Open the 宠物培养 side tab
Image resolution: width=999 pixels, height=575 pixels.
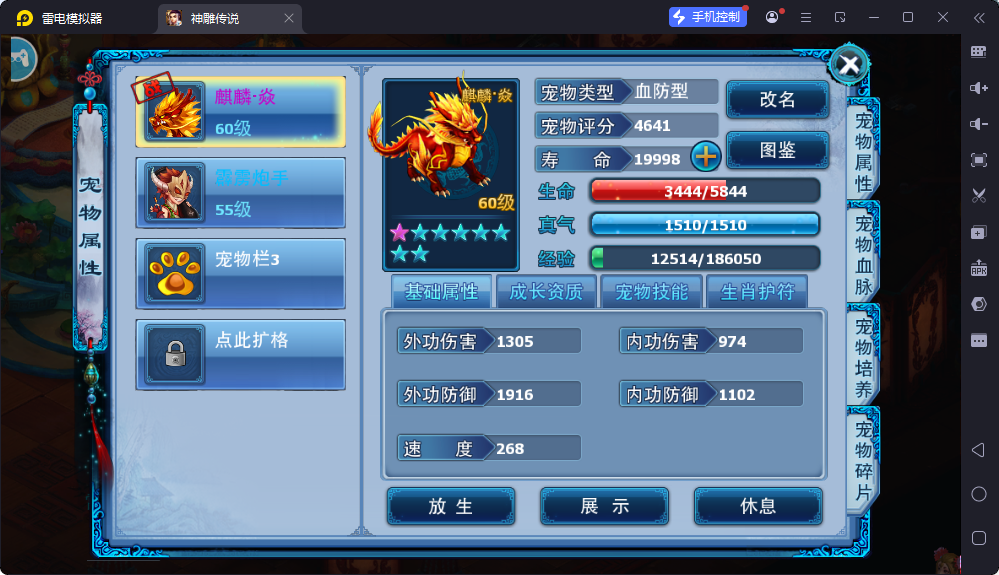click(x=863, y=357)
